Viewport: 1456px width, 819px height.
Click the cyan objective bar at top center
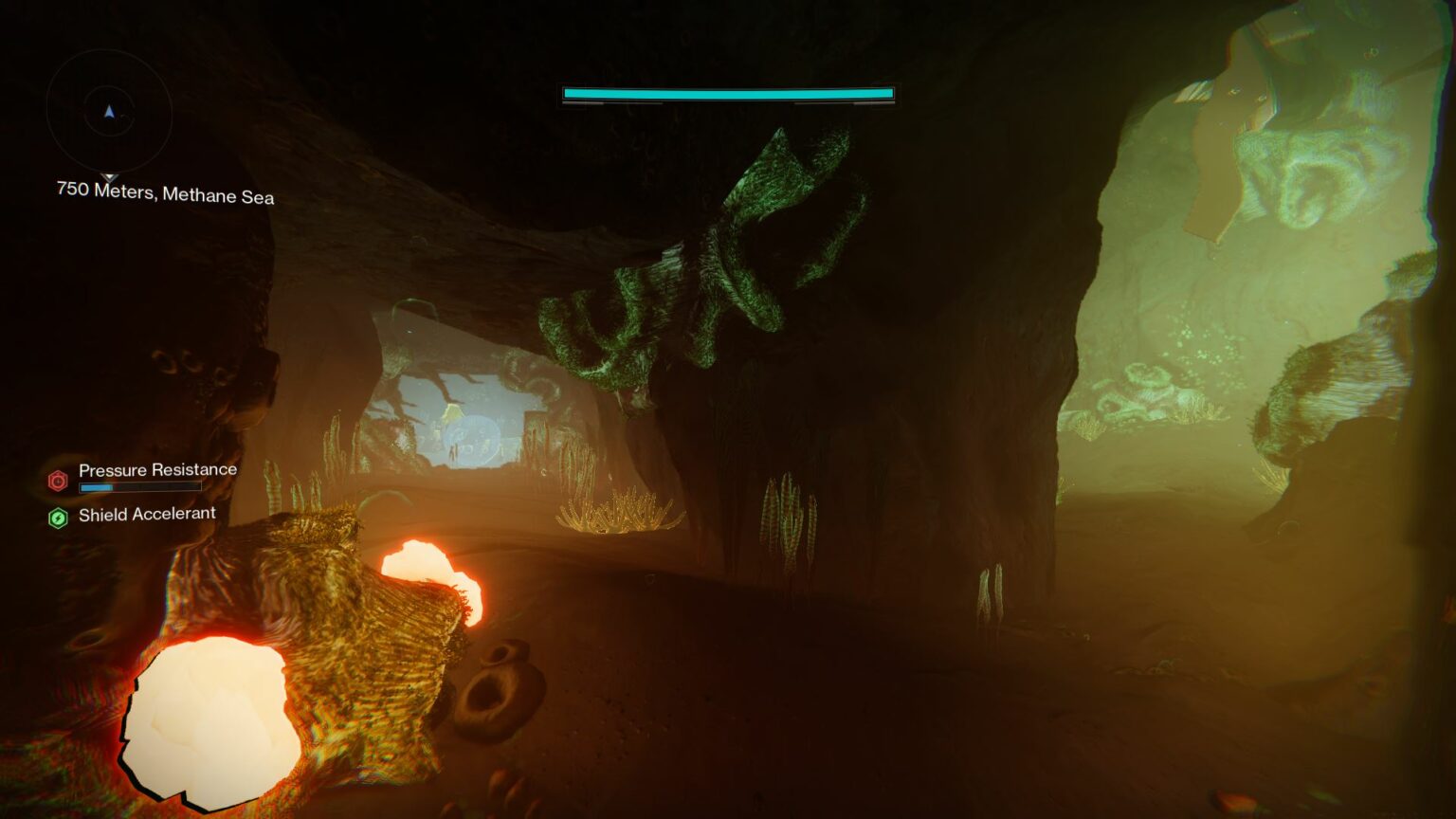pyautogui.click(x=726, y=94)
